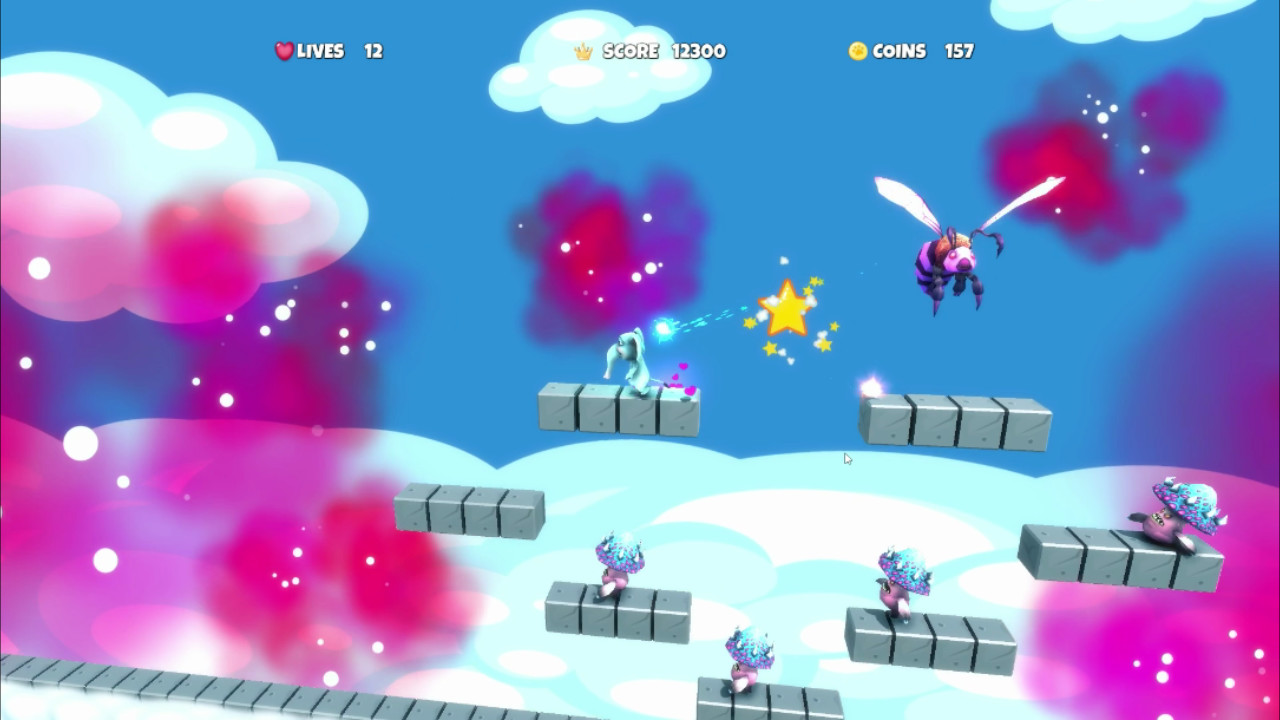Click the small sparkle above the right platform
Viewport: 1280px width, 720px height.
pos(870,385)
